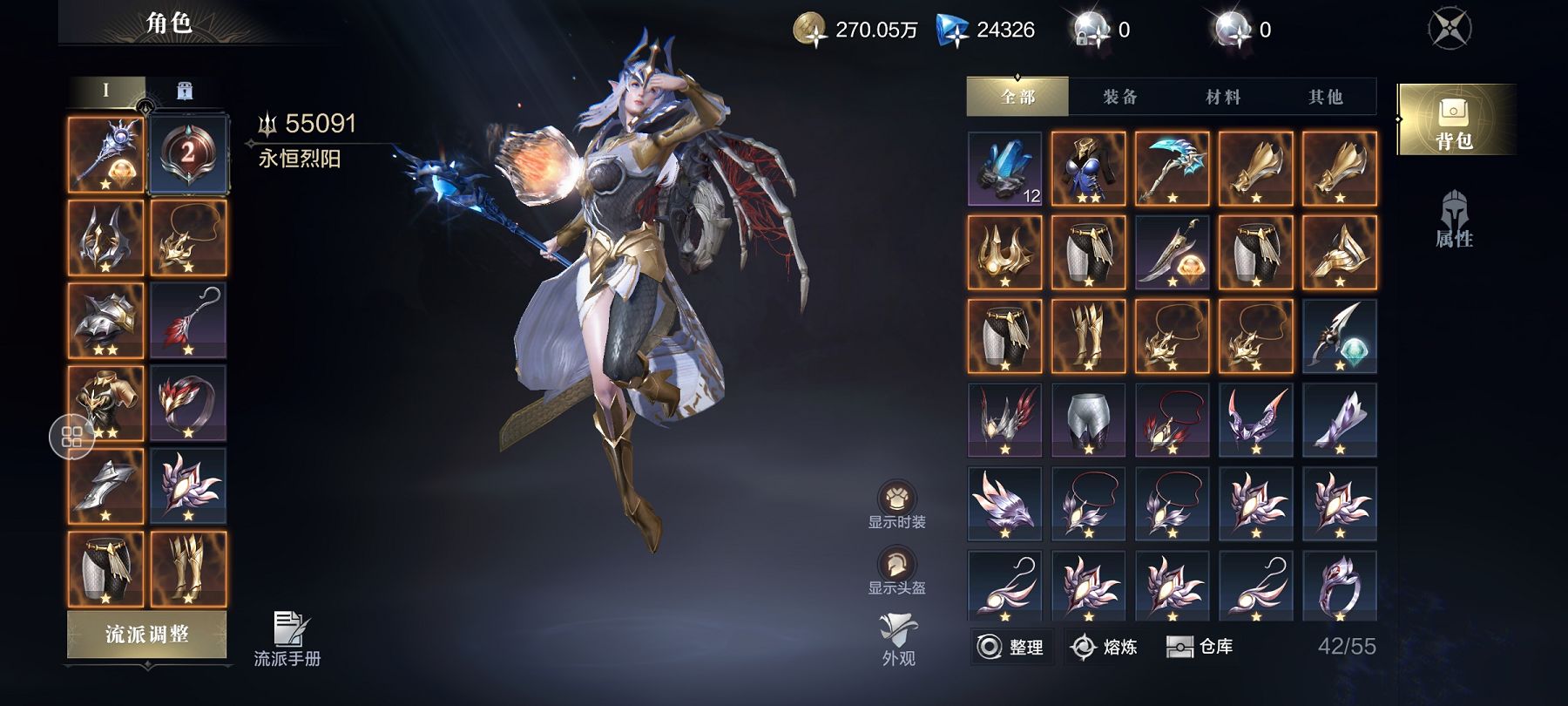
Task: Click the number 2 medallion slot
Action: pyautogui.click(x=188, y=154)
